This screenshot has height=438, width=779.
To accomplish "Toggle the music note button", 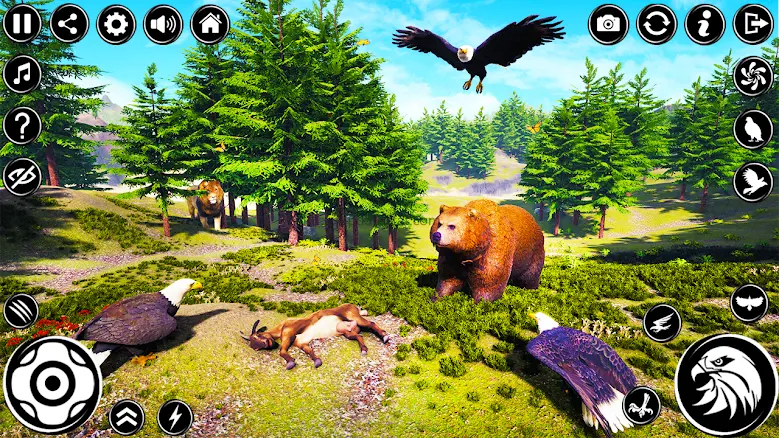I will (22, 73).
